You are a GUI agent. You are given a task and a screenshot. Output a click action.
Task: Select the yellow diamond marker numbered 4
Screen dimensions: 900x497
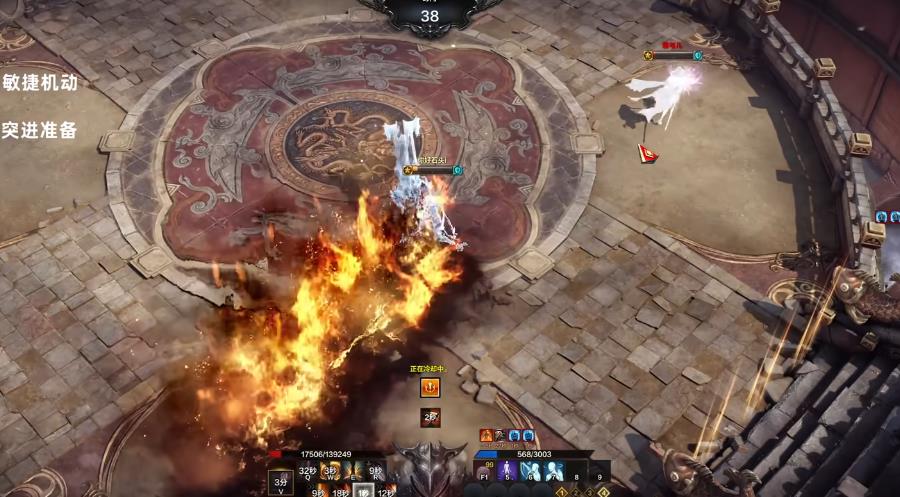(604, 492)
